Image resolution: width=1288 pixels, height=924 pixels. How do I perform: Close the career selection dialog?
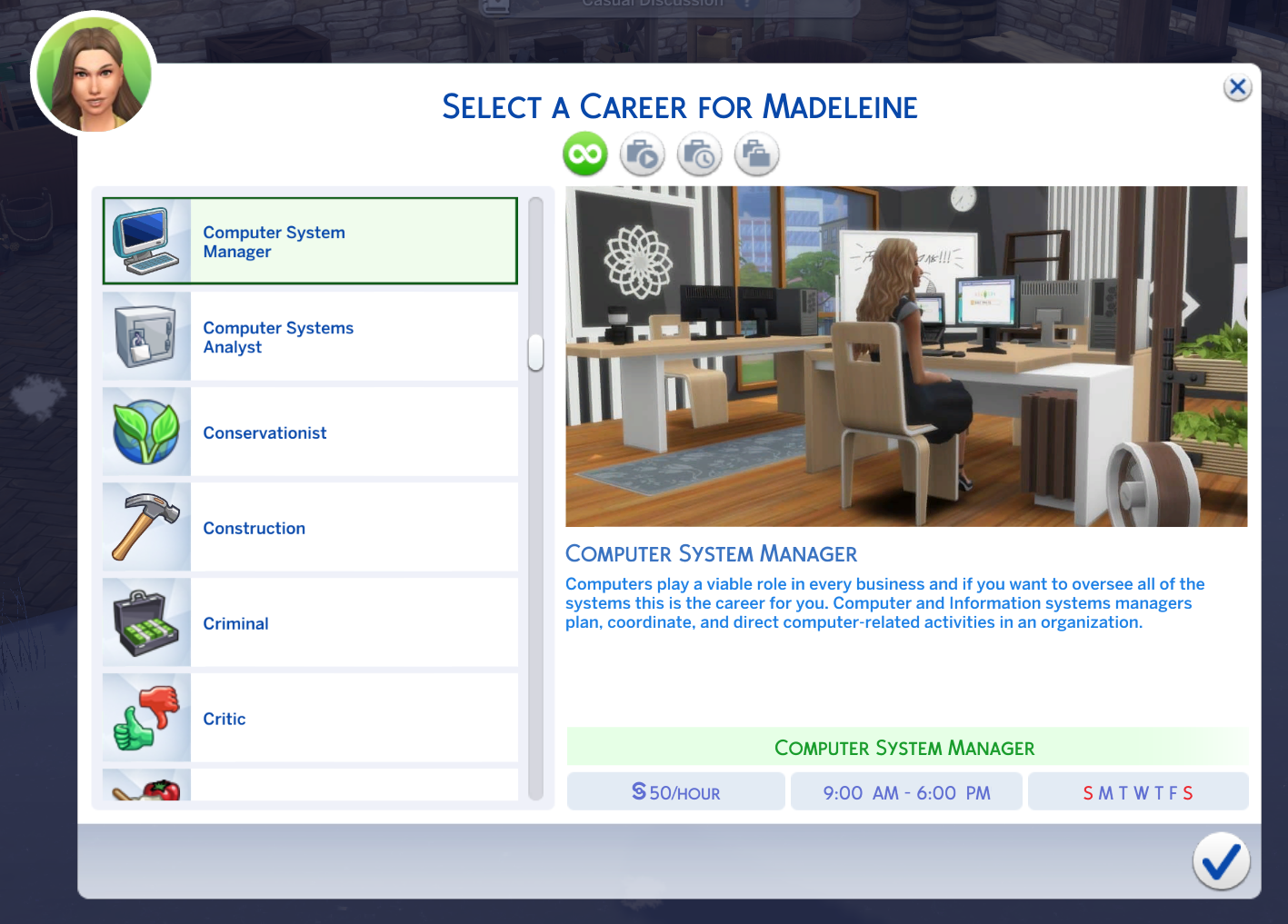tap(1237, 87)
